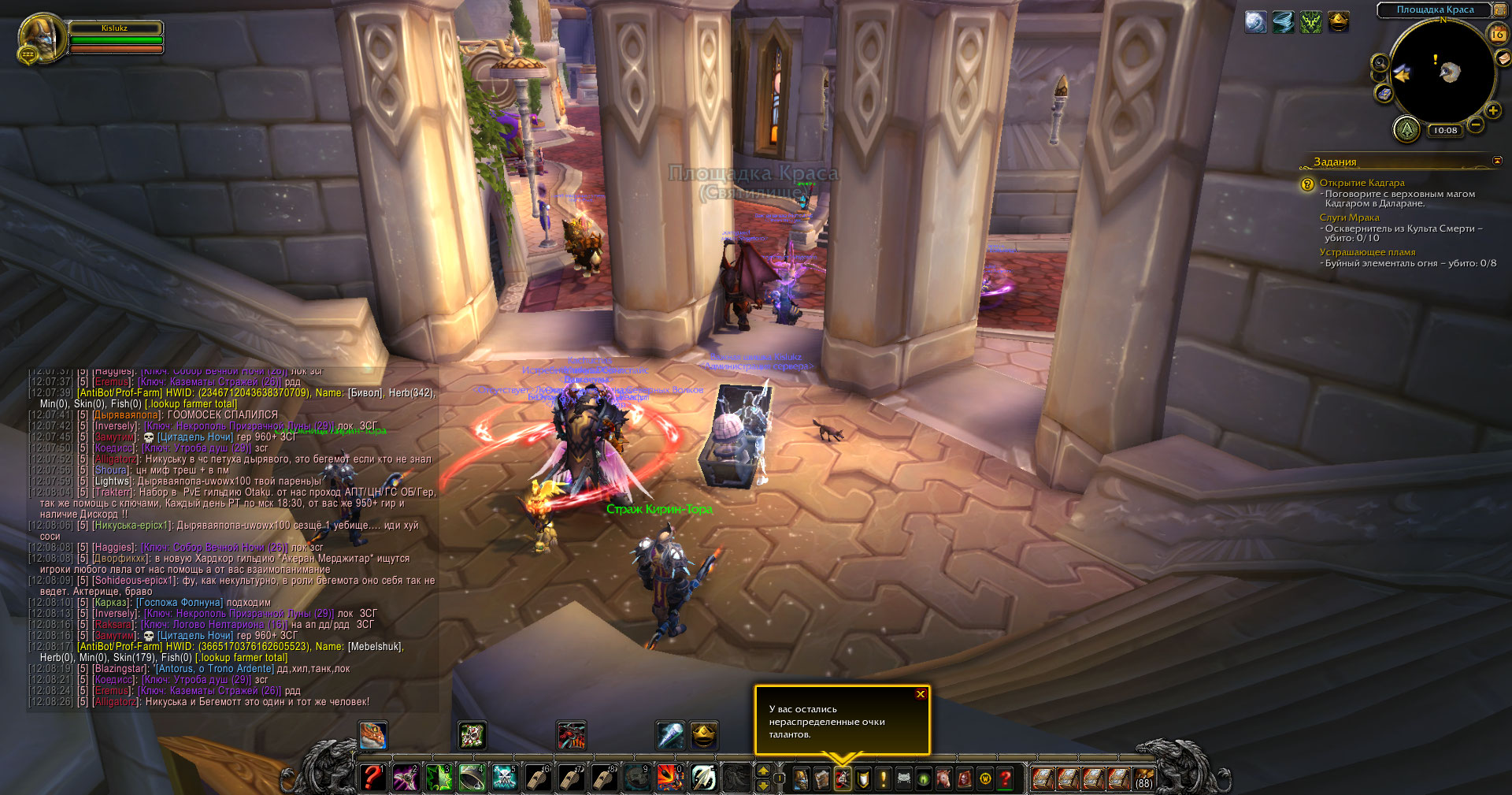Toggle the minimap tracking magnifier button
Viewport: 1512px width, 795px height.
tap(1380, 63)
